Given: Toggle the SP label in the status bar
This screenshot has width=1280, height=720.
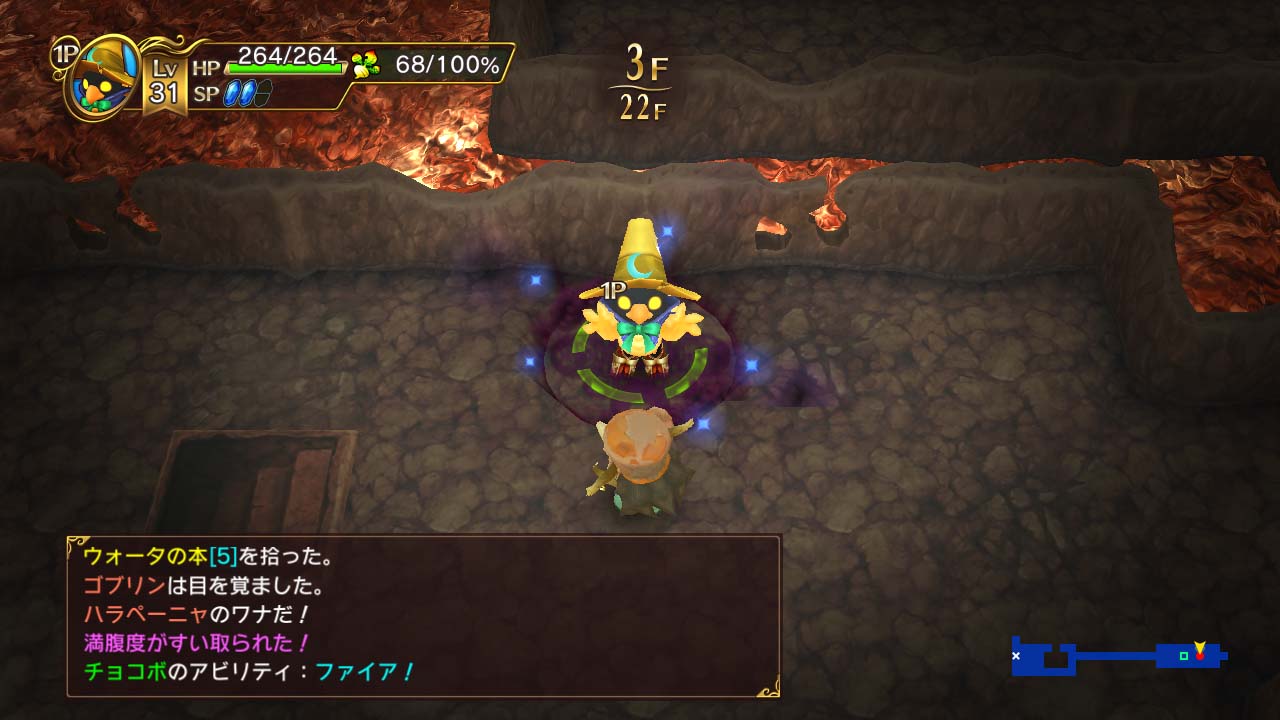Looking at the screenshot, I should click(x=207, y=92).
